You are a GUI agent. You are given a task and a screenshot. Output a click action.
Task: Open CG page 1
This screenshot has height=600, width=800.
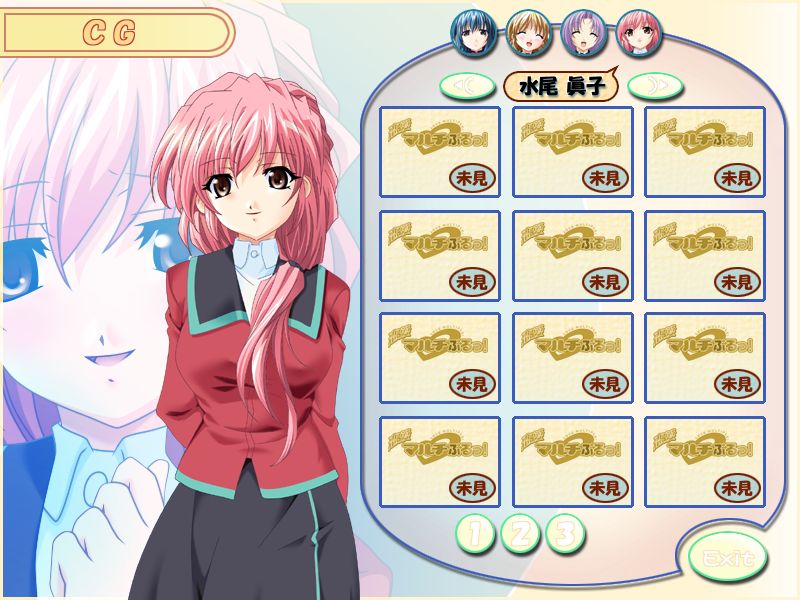[x=475, y=534]
